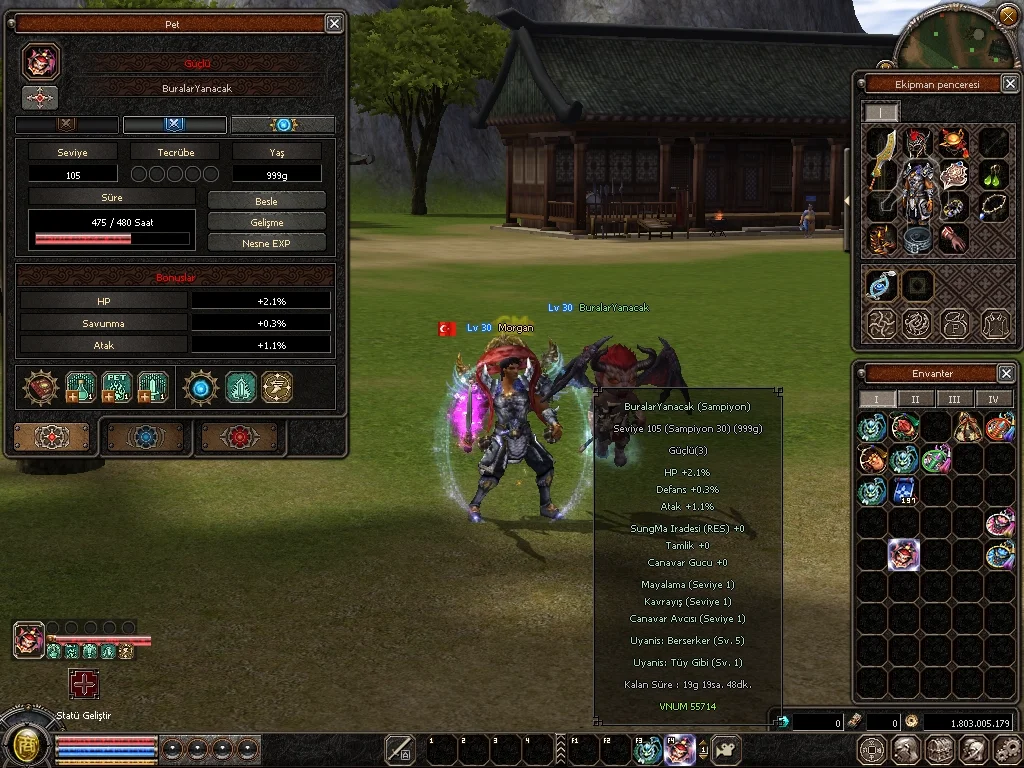Select the equipped armor slot in equipment window

[x=916, y=188]
